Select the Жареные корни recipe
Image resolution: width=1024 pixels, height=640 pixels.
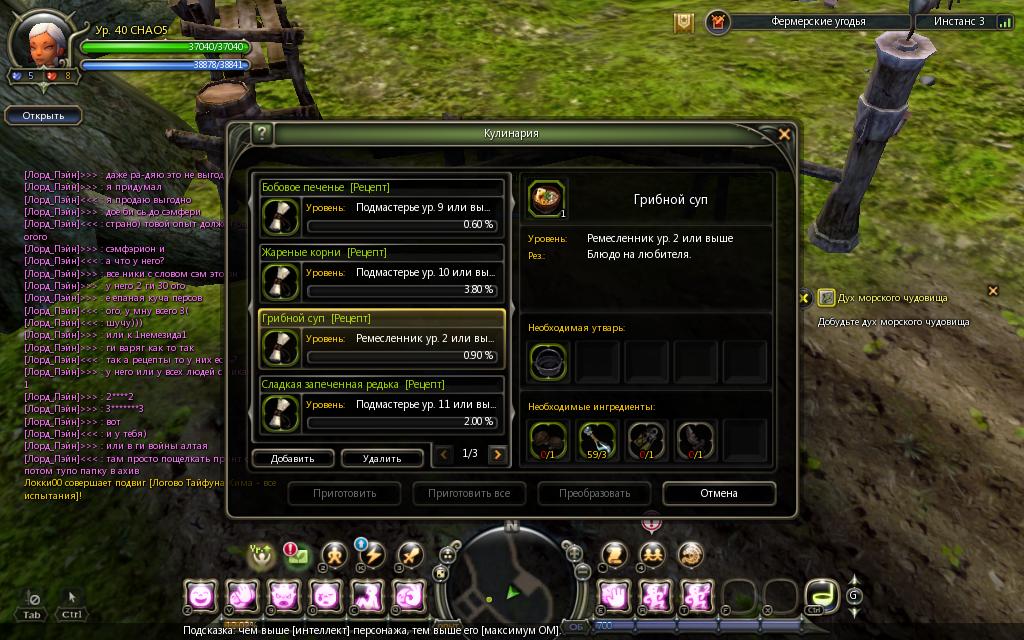382,273
